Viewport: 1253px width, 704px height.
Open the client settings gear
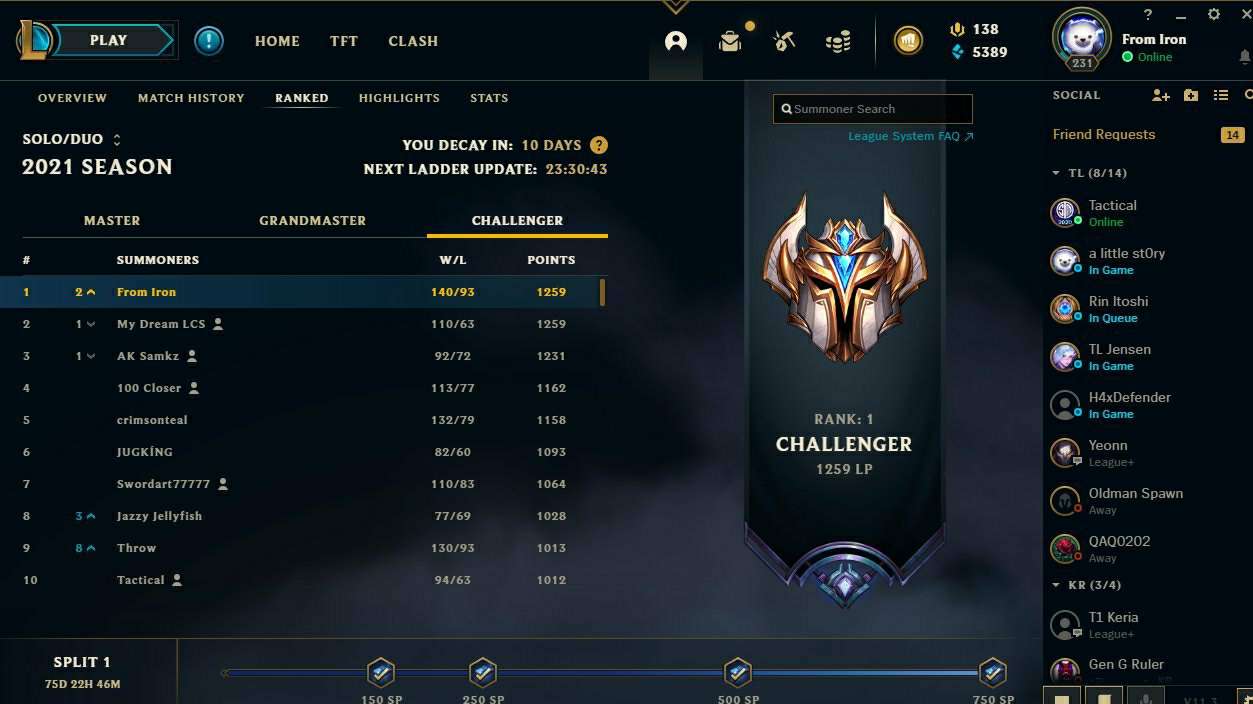[1214, 15]
